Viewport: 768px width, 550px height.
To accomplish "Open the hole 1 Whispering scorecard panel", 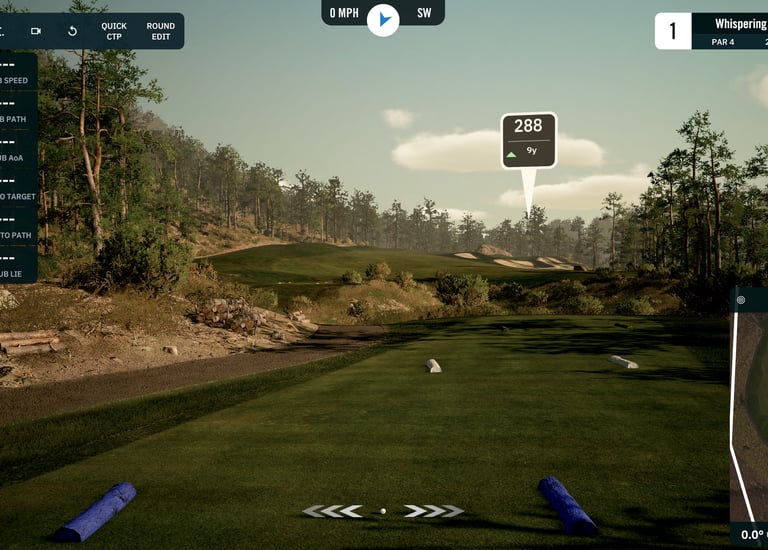I will (x=712, y=31).
